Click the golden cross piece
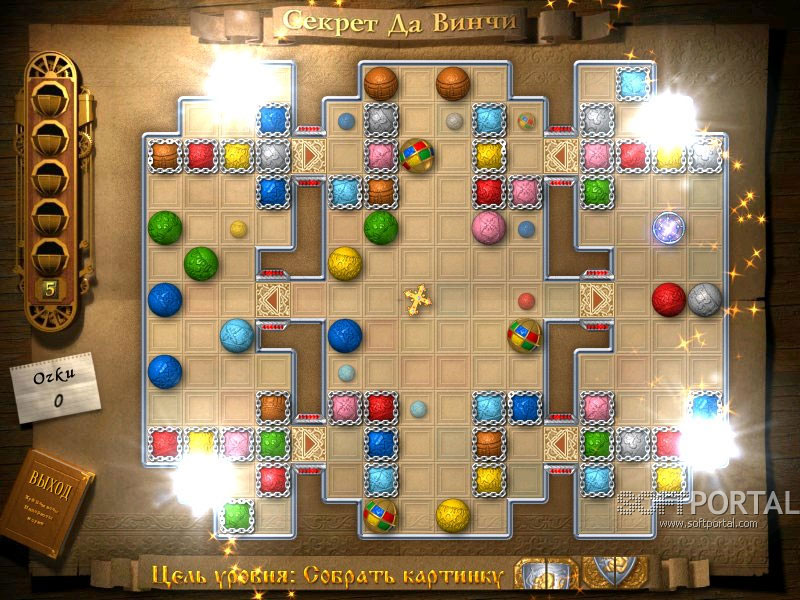Screen dimensions: 800x600 point(416,298)
